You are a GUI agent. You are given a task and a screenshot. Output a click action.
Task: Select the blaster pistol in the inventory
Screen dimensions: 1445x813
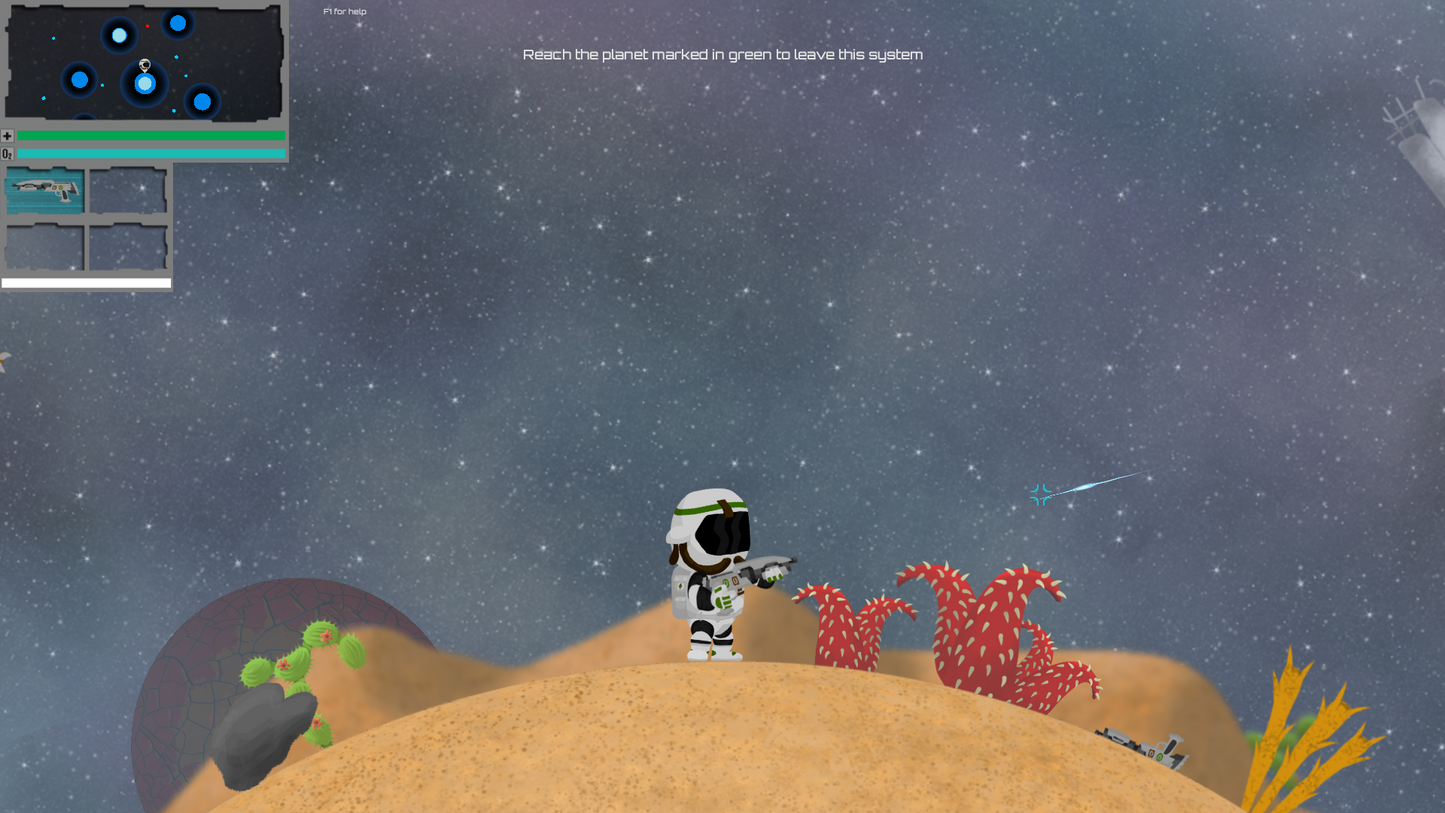pos(44,190)
